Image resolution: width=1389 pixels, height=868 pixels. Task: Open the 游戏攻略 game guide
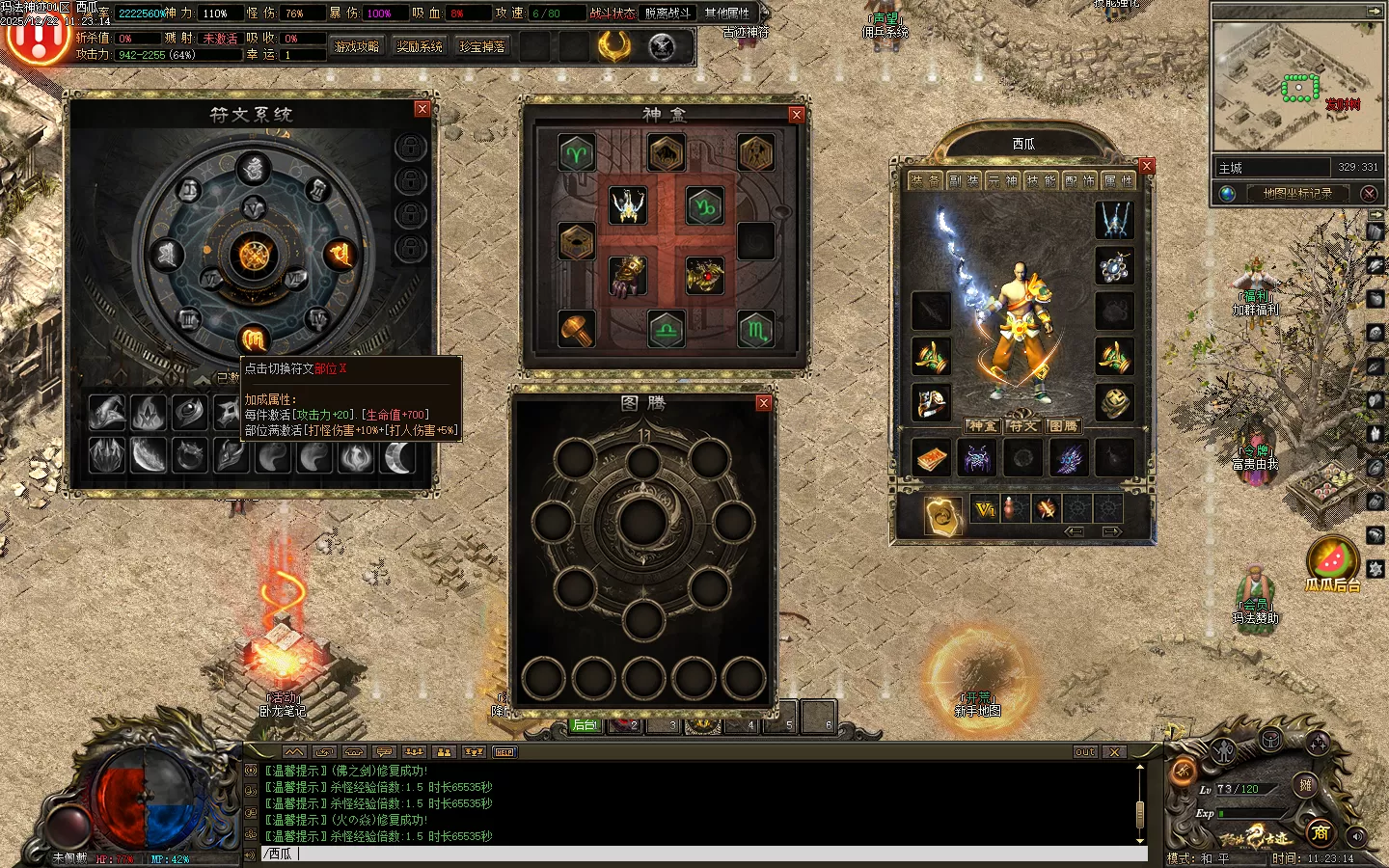tap(357, 46)
